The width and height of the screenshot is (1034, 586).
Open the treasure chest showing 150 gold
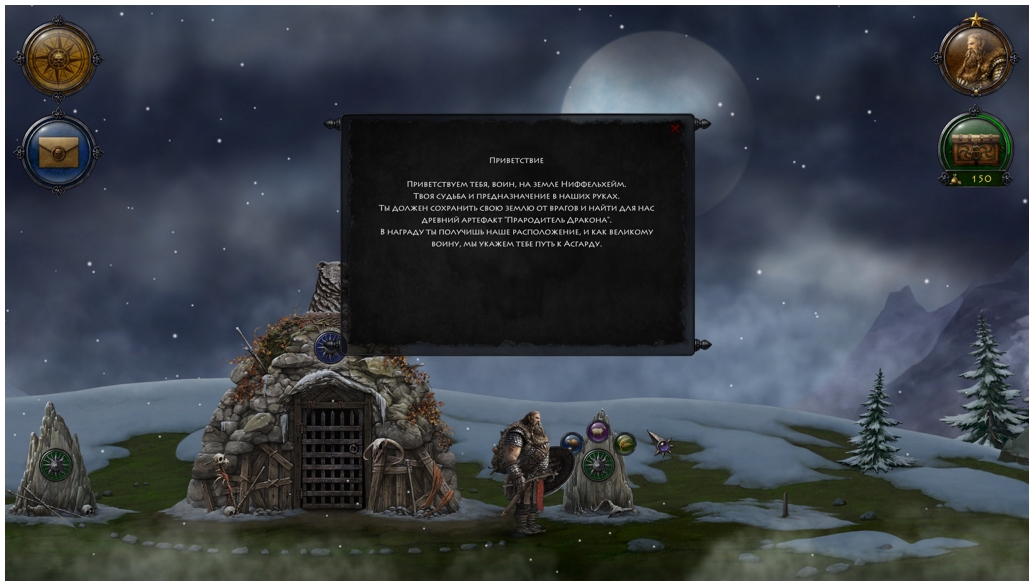(x=976, y=148)
